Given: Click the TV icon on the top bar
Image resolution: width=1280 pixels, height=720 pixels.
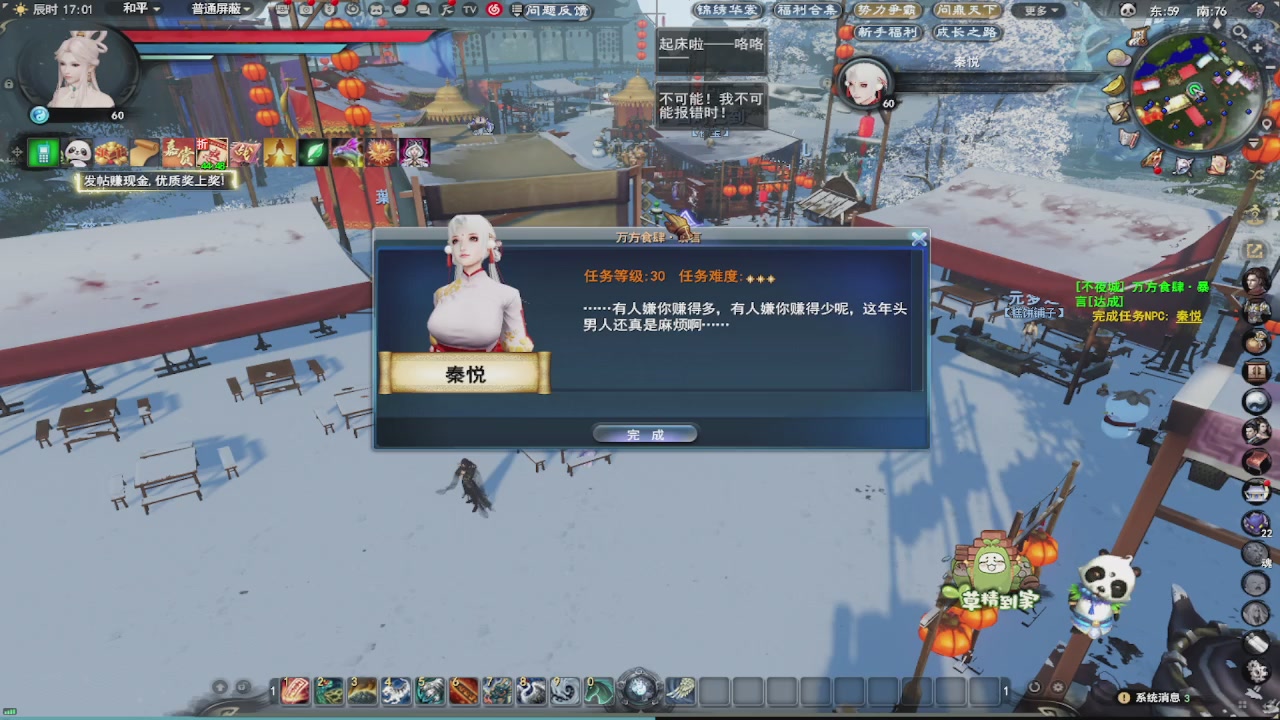Looking at the screenshot, I should click(467, 12).
